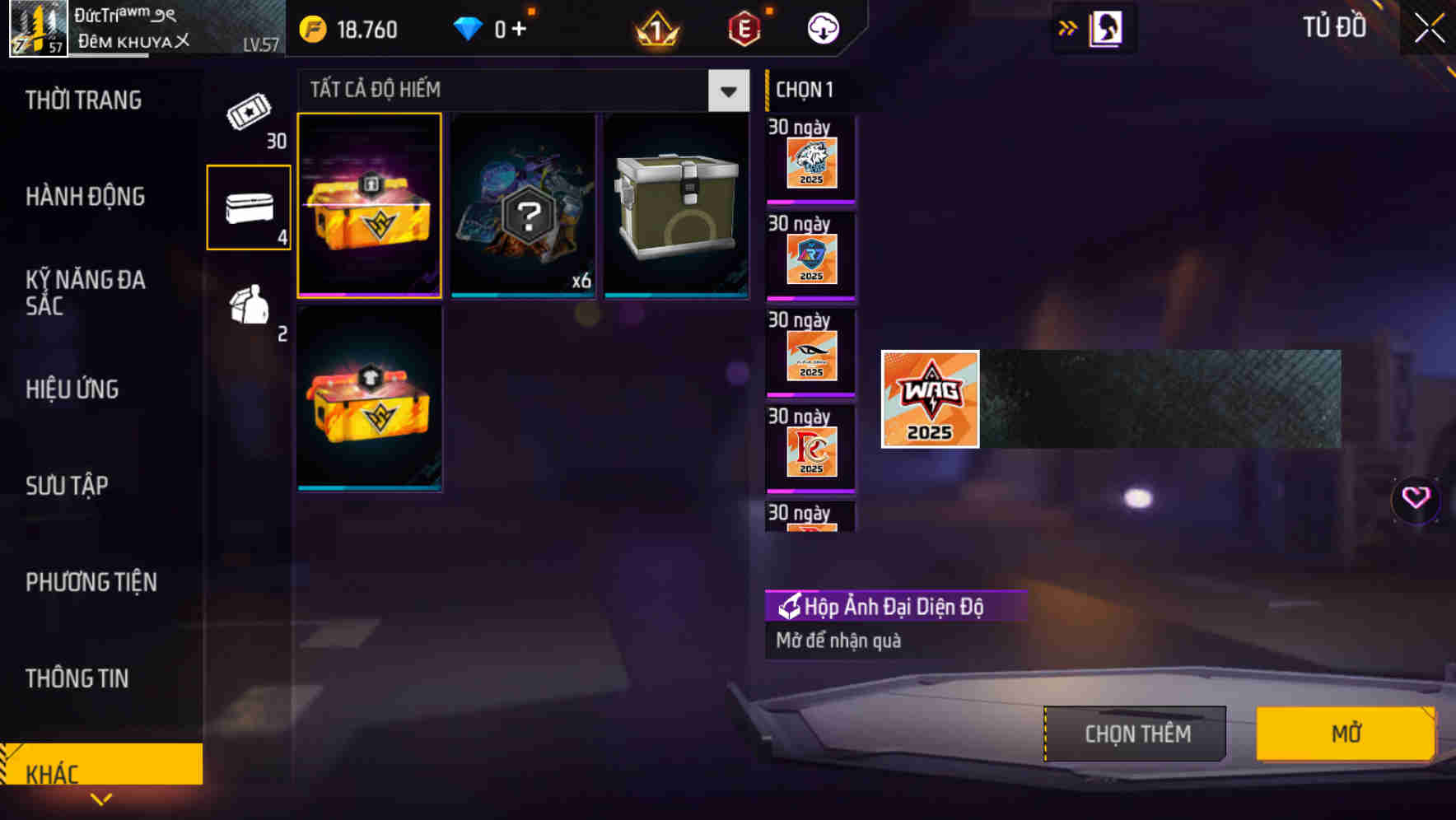1456x820 pixels.
Task: Open the character preview icon beside the arrows
Action: click(1104, 27)
